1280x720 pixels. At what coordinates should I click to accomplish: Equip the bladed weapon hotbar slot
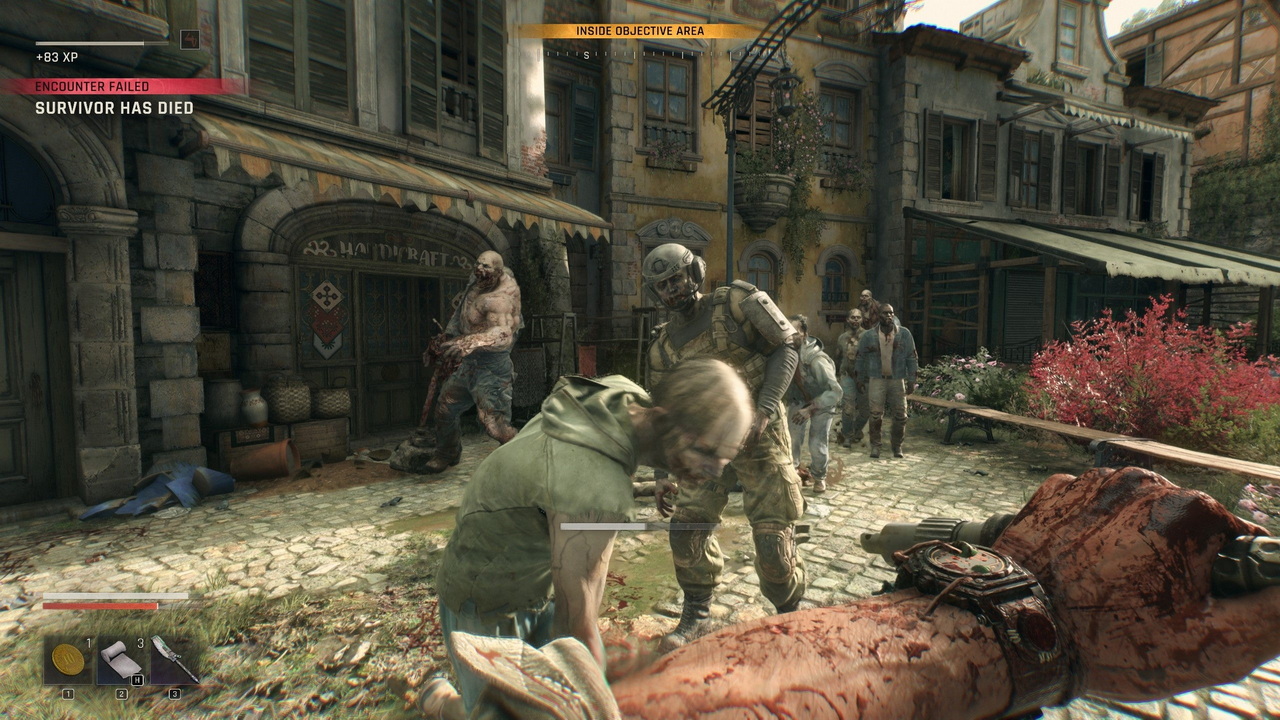(174, 660)
